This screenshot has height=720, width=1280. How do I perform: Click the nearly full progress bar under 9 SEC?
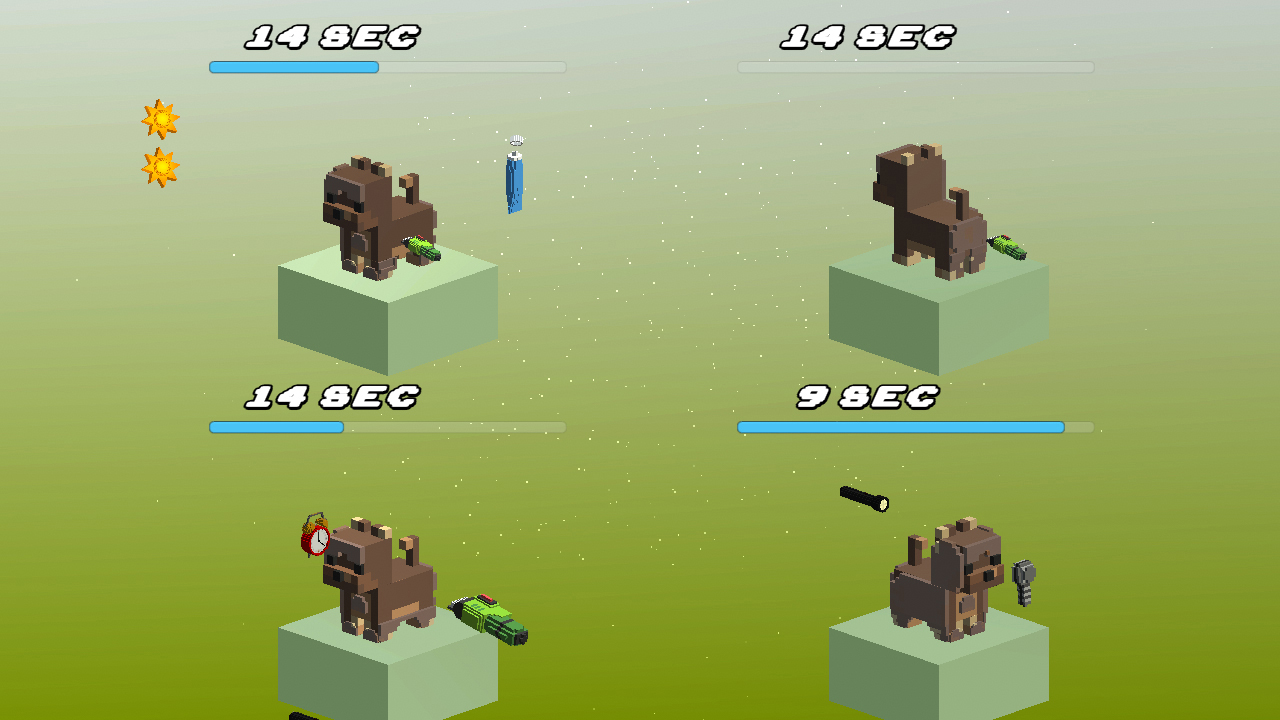coord(900,427)
